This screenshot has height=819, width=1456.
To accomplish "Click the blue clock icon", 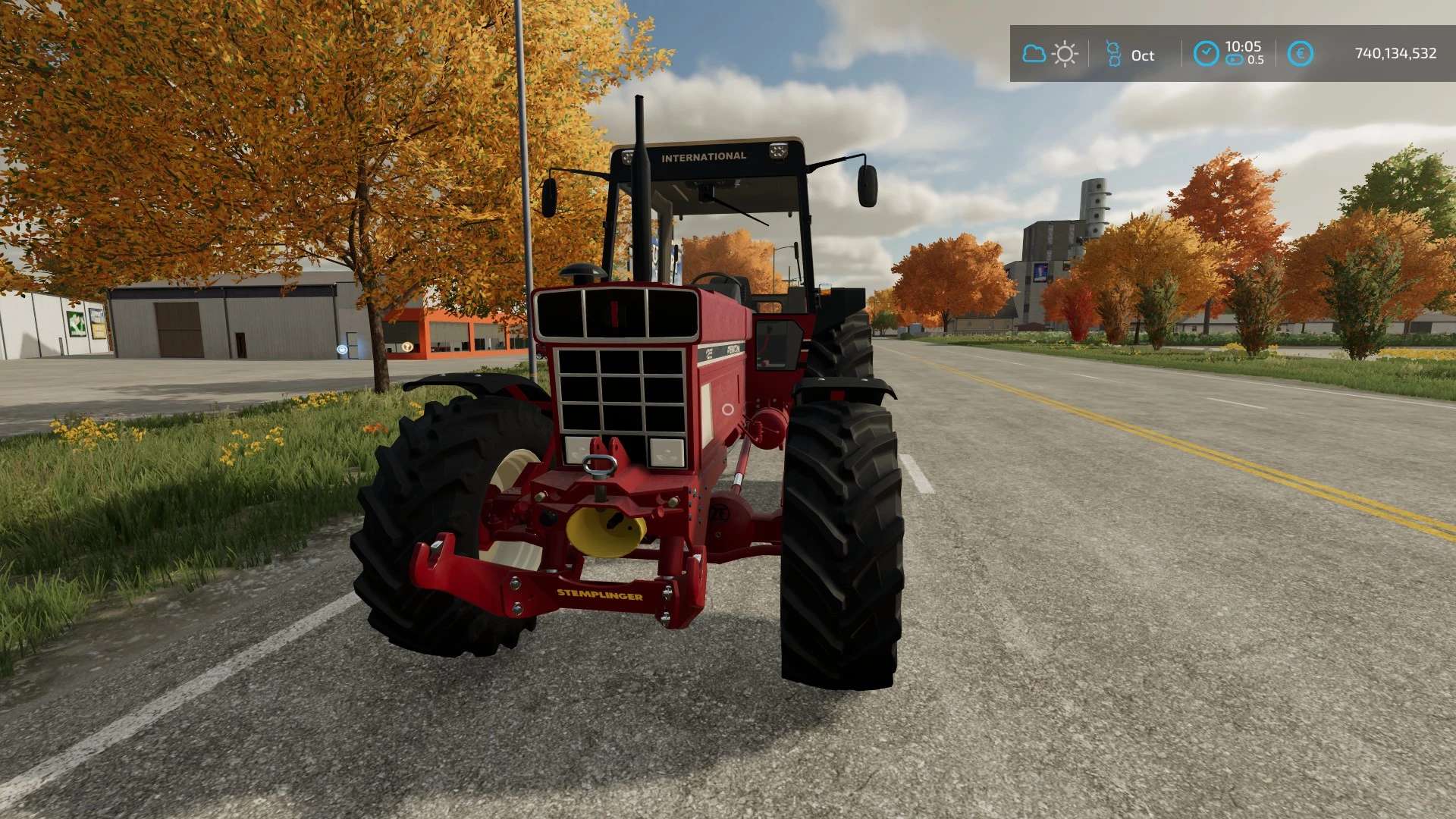I will [1206, 54].
